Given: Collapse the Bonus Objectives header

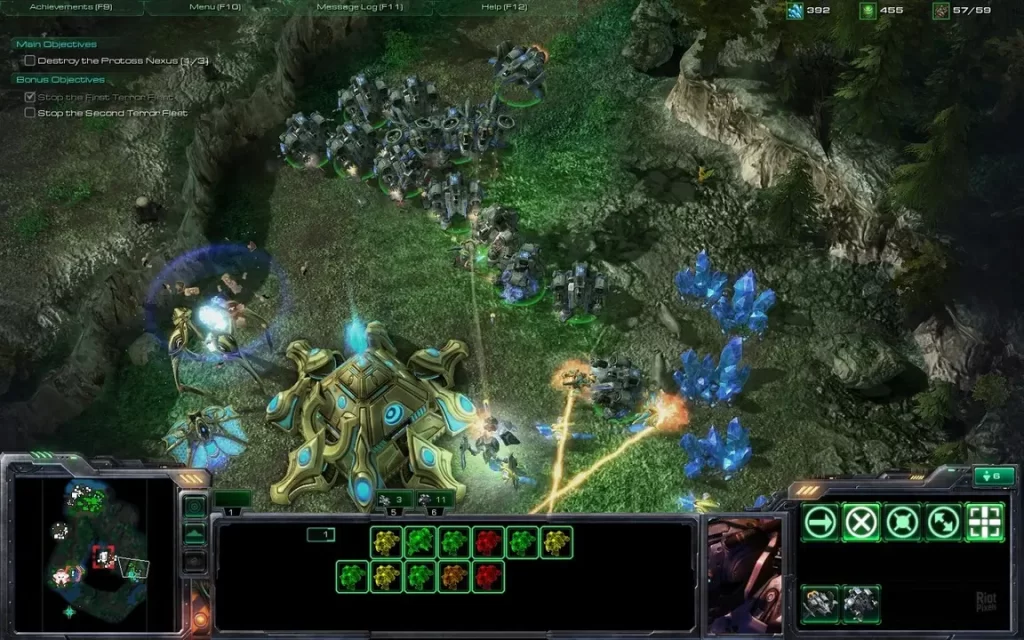Looking at the screenshot, I should click(x=60, y=79).
